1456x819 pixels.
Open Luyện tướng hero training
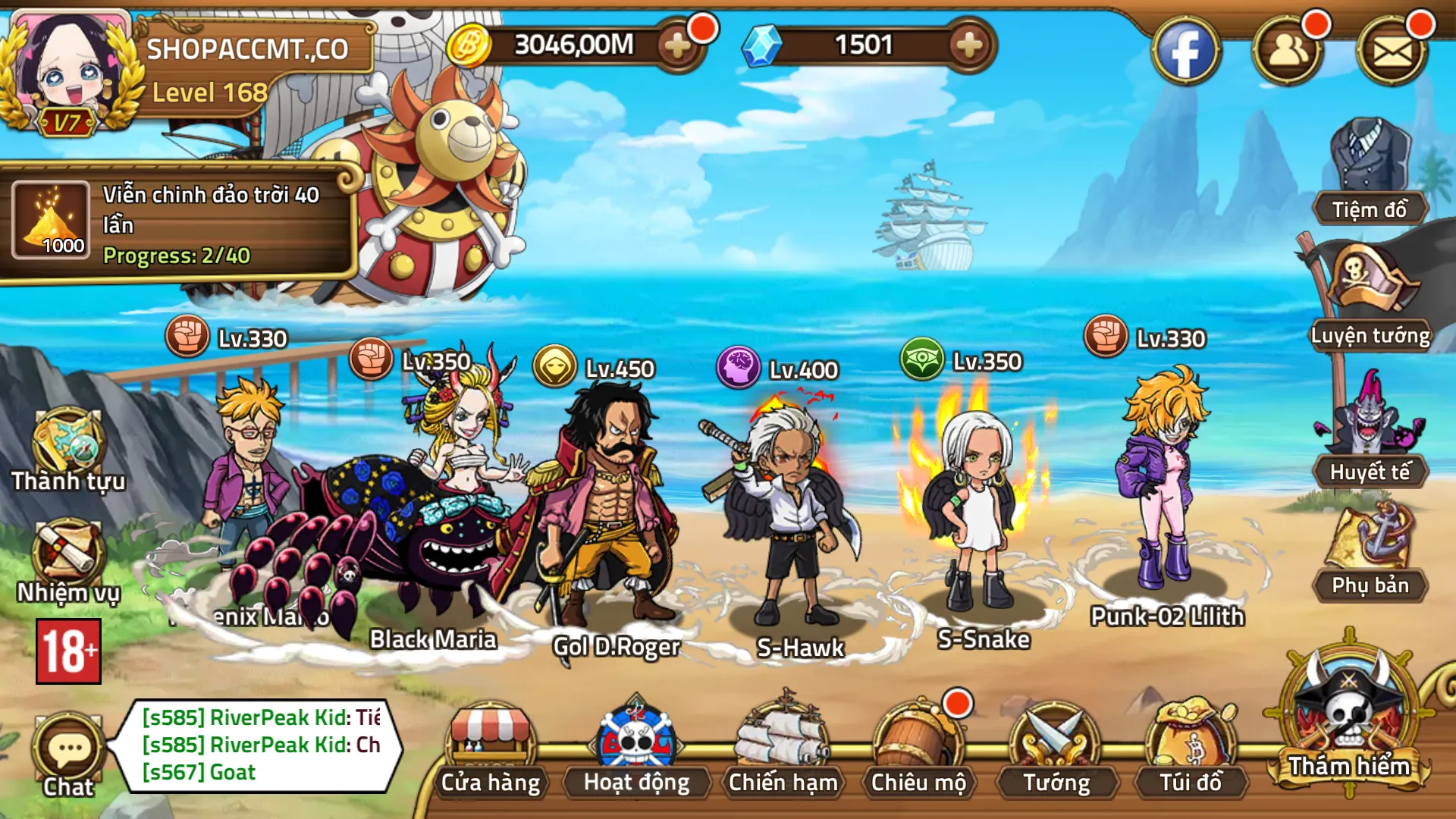[1370, 296]
